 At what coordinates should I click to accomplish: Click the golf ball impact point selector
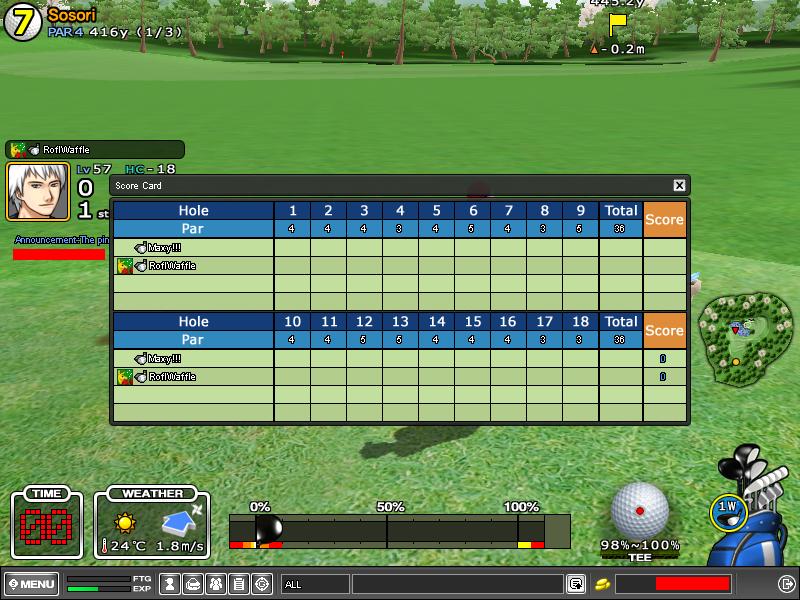pos(639,510)
